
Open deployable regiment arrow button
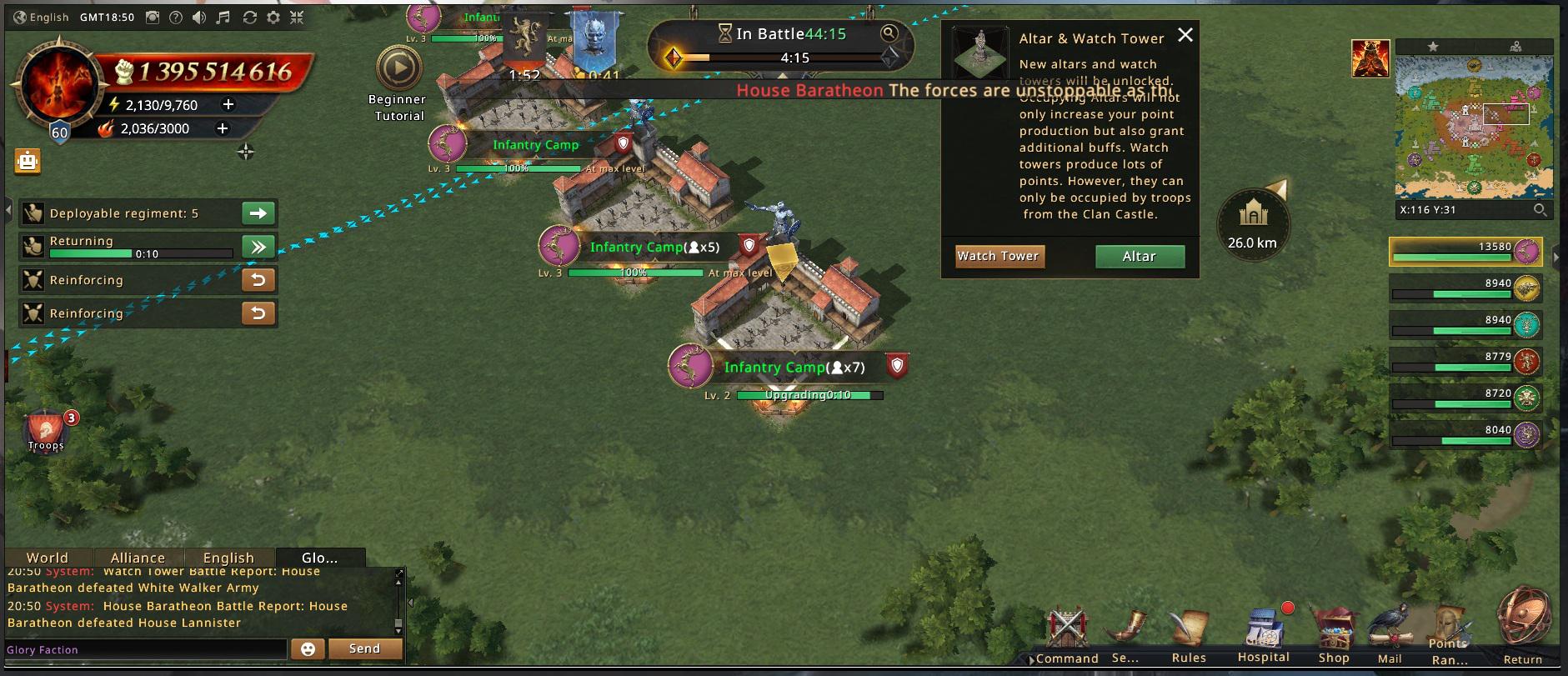[258, 213]
